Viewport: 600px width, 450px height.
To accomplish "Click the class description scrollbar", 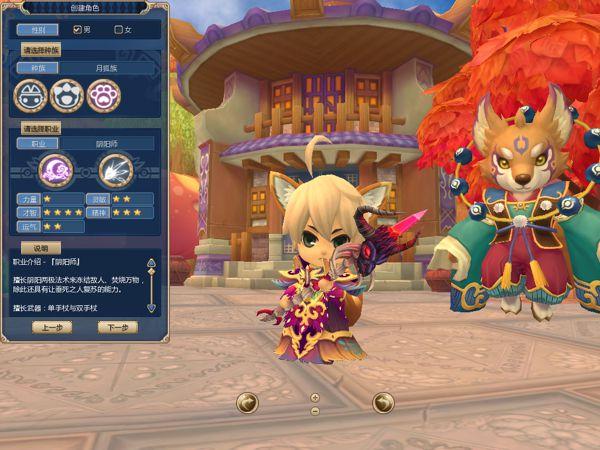I will [x=151, y=285].
